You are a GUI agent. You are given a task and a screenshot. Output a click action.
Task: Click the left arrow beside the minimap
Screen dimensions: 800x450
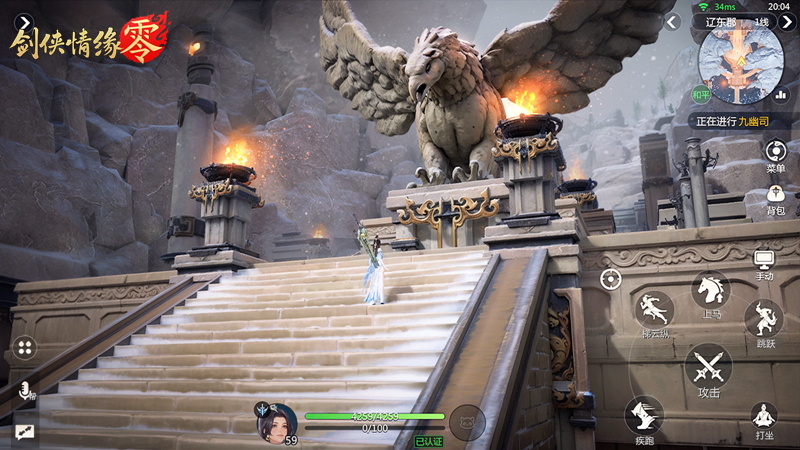[x=674, y=22]
